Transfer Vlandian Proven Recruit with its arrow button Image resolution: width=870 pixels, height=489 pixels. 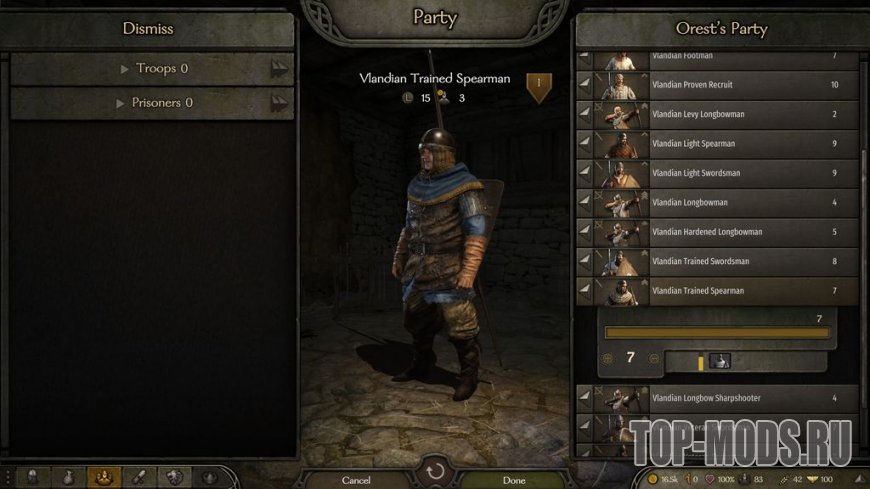585,85
